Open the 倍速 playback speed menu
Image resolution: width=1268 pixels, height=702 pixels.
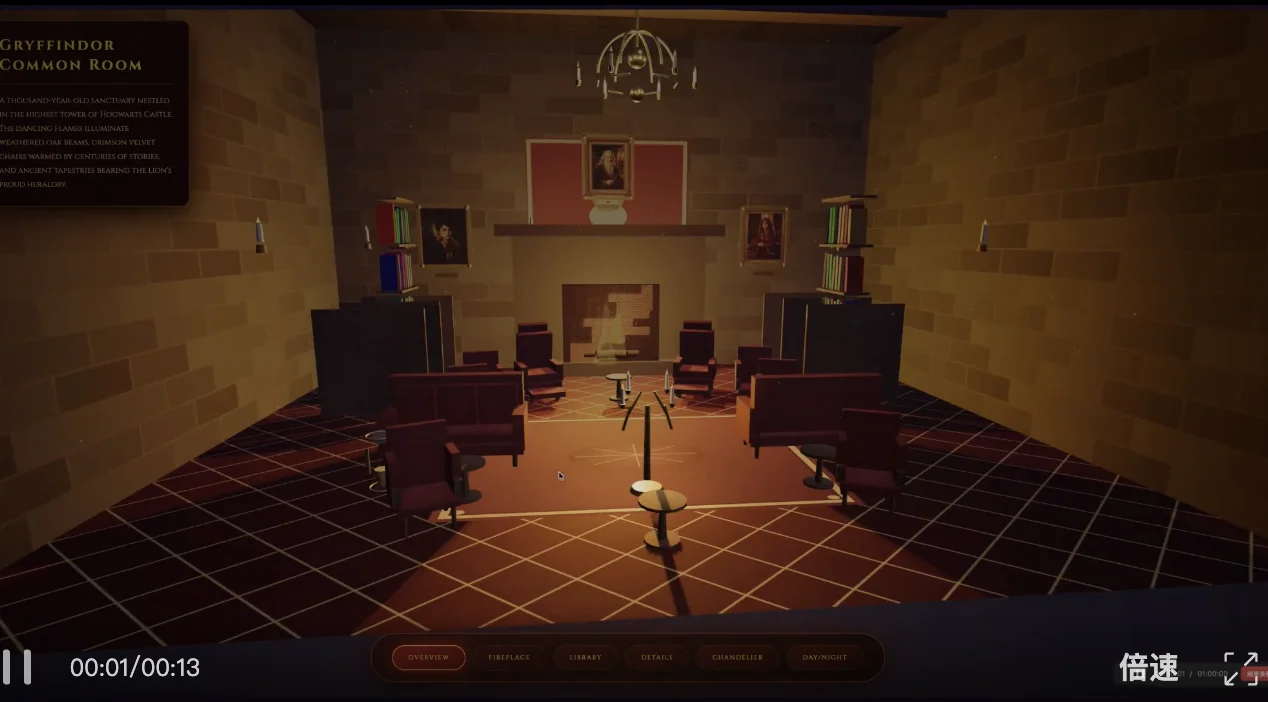coord(1148,668)
